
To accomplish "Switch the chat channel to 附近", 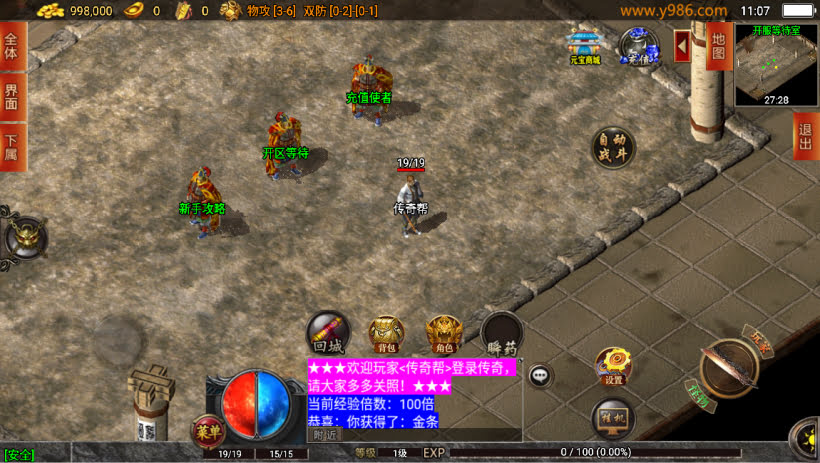I will (324, 435).
